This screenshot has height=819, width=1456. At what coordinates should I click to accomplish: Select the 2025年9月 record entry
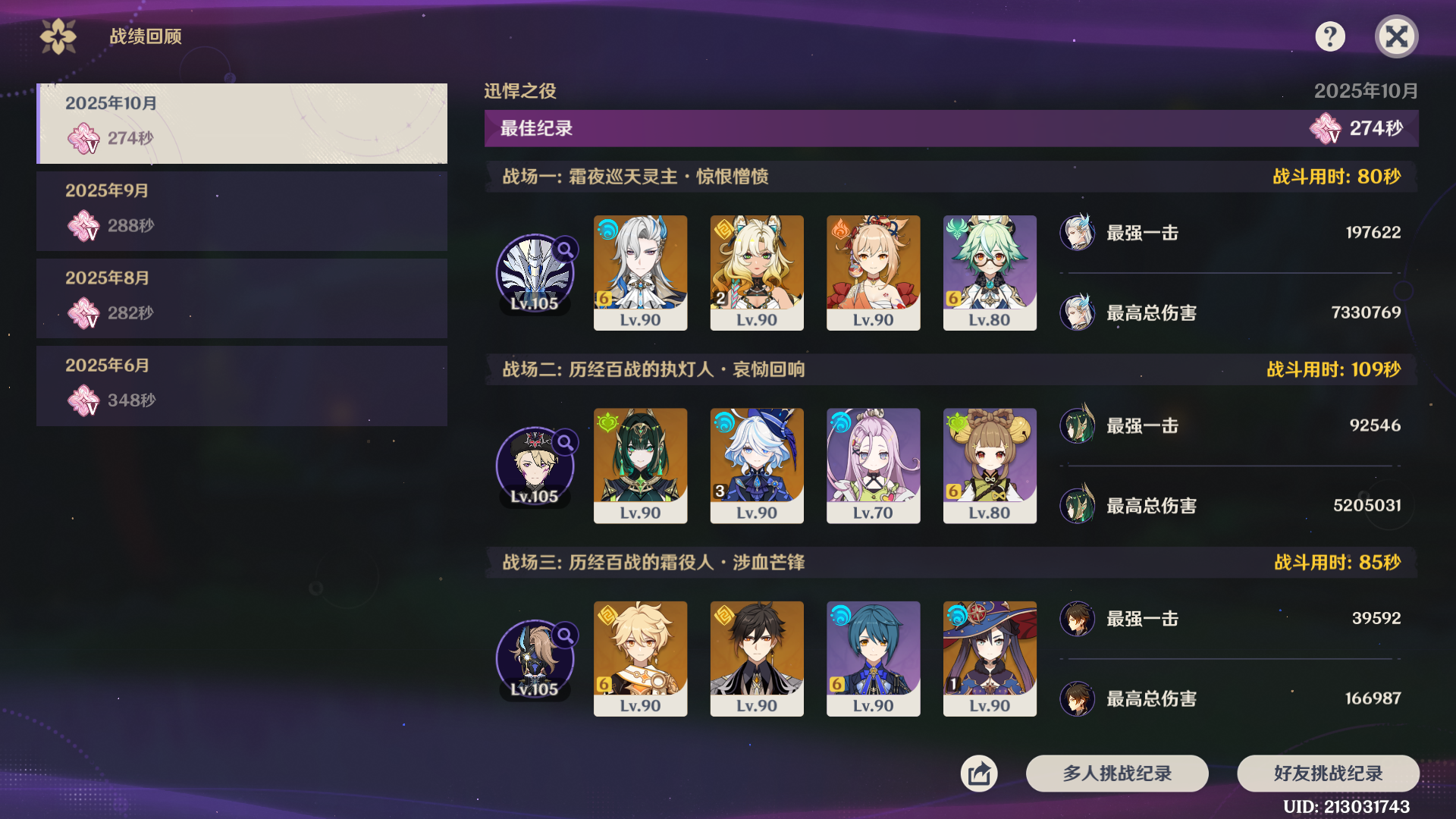tap(241, 211)
